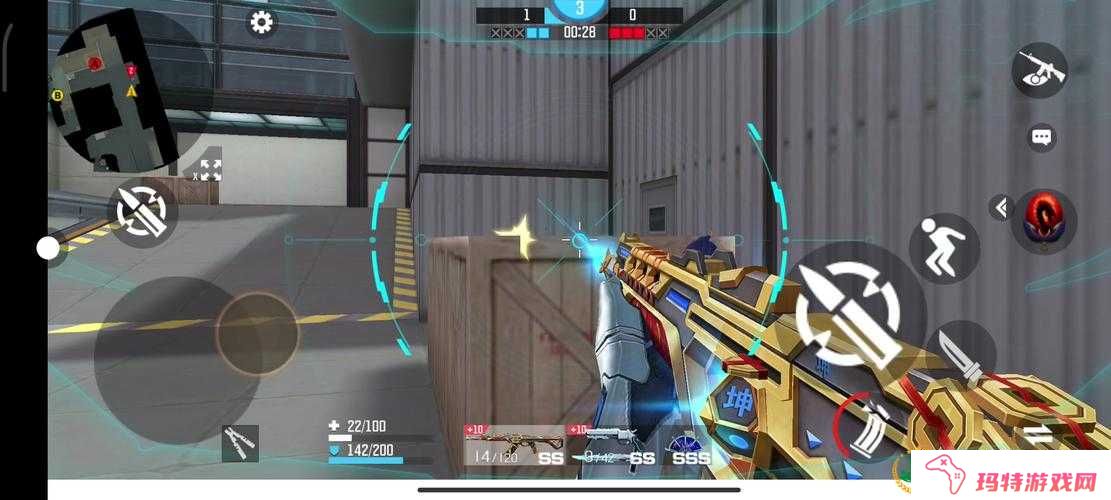
Task: Open the gear settings menu
Action: 262,22
